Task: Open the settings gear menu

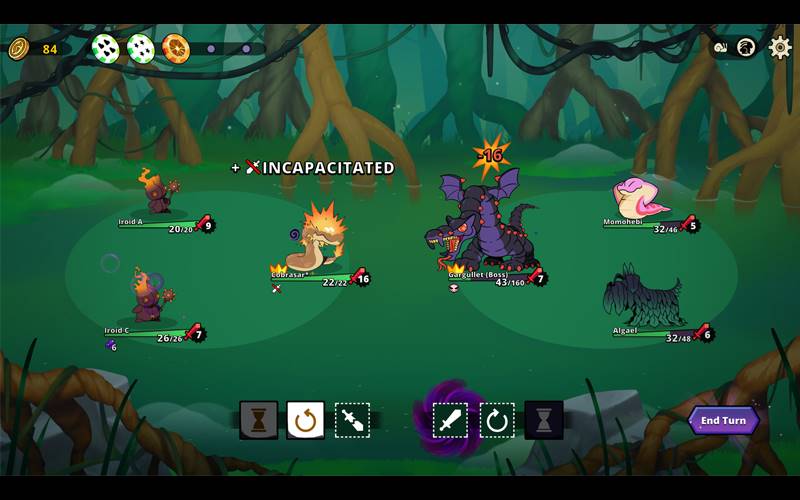Action: coord(780,47)
